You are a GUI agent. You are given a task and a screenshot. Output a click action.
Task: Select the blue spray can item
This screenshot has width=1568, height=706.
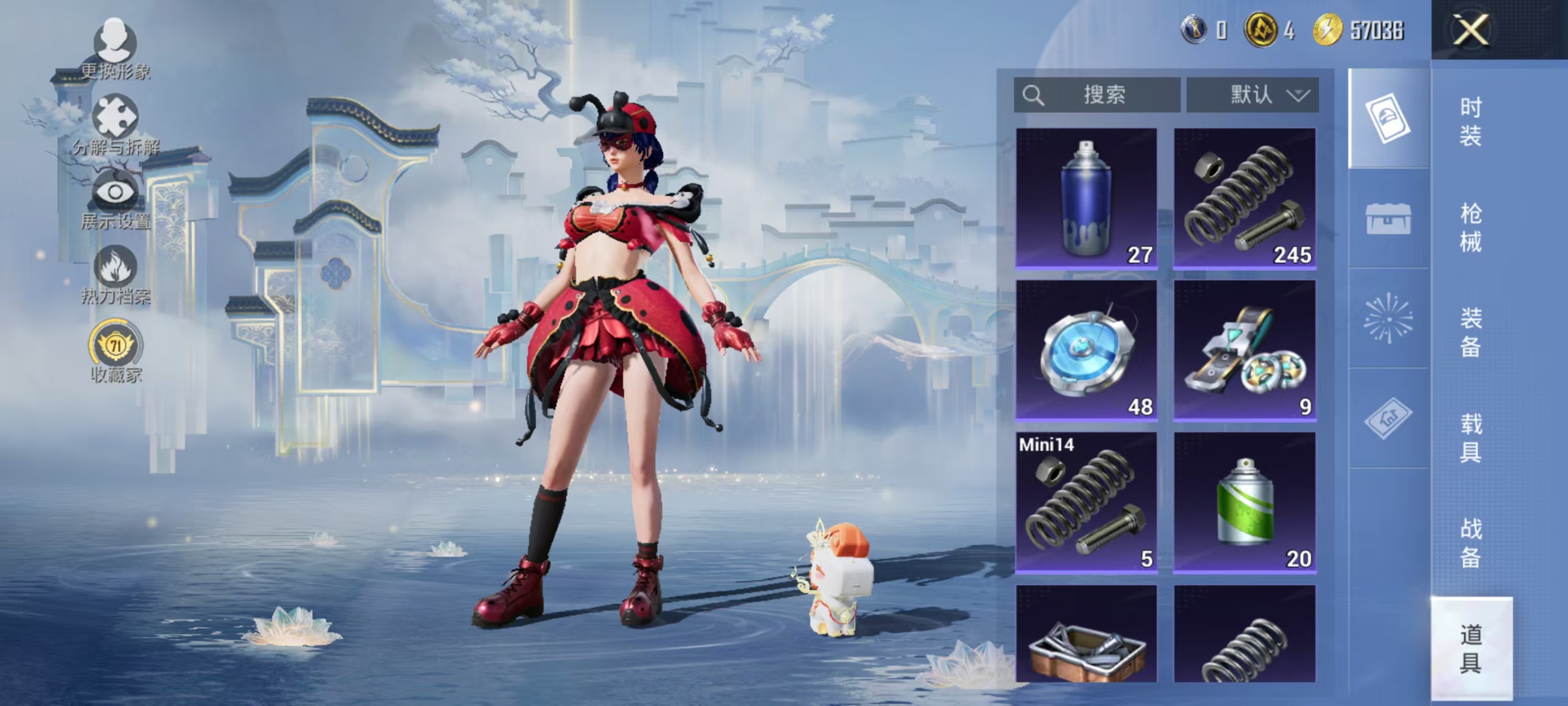[1086, 198]
